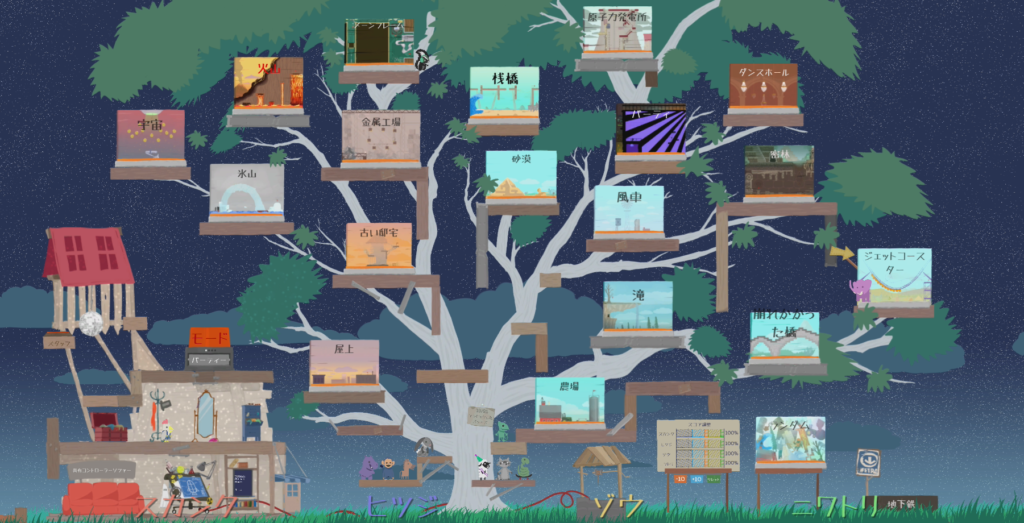Pick the ジェットコースター roller coaster level
Viewport: 1024px width, 523px height.
pos(893,276)
